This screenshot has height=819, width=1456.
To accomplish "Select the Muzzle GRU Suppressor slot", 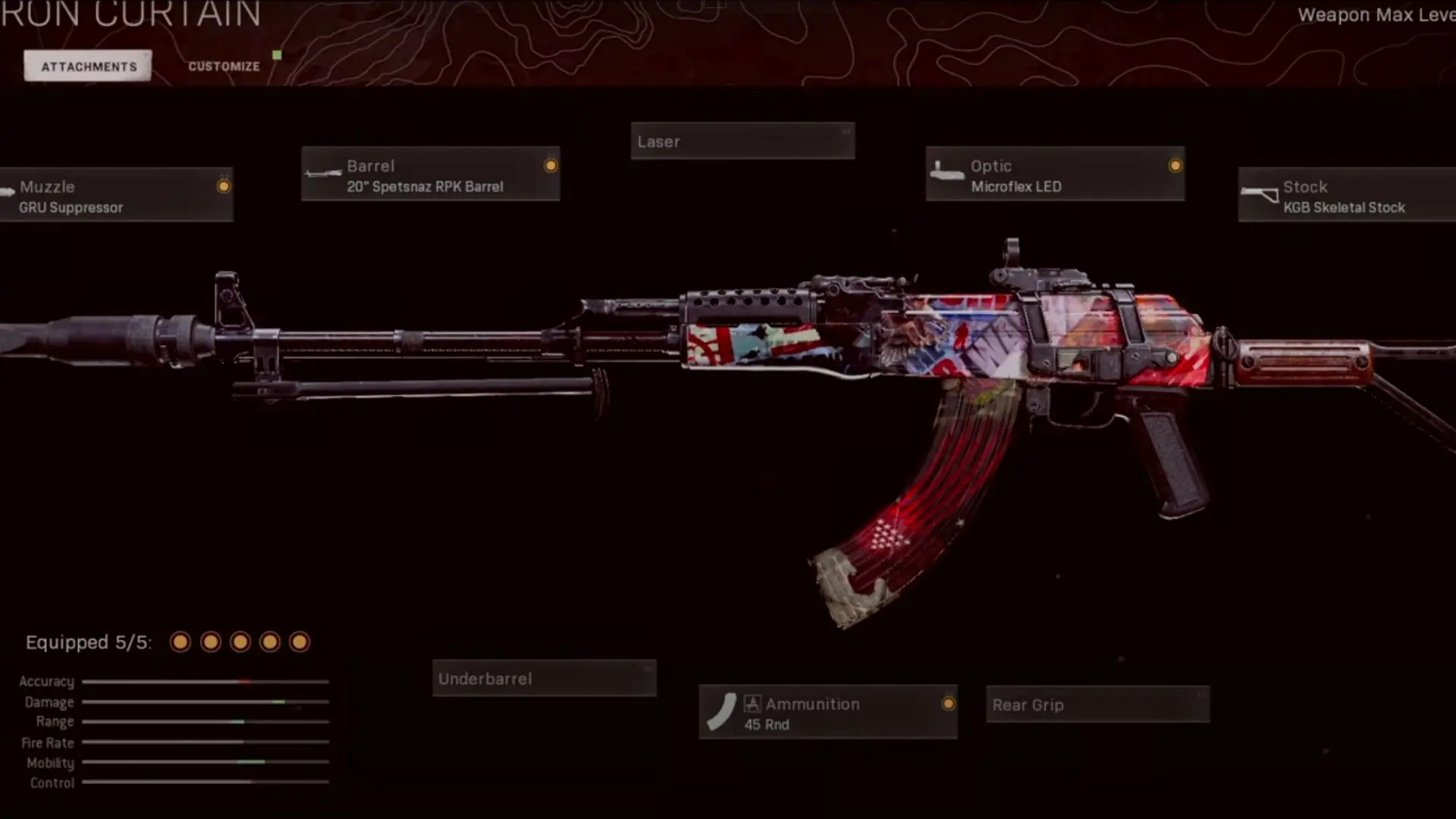I will 117,196.
